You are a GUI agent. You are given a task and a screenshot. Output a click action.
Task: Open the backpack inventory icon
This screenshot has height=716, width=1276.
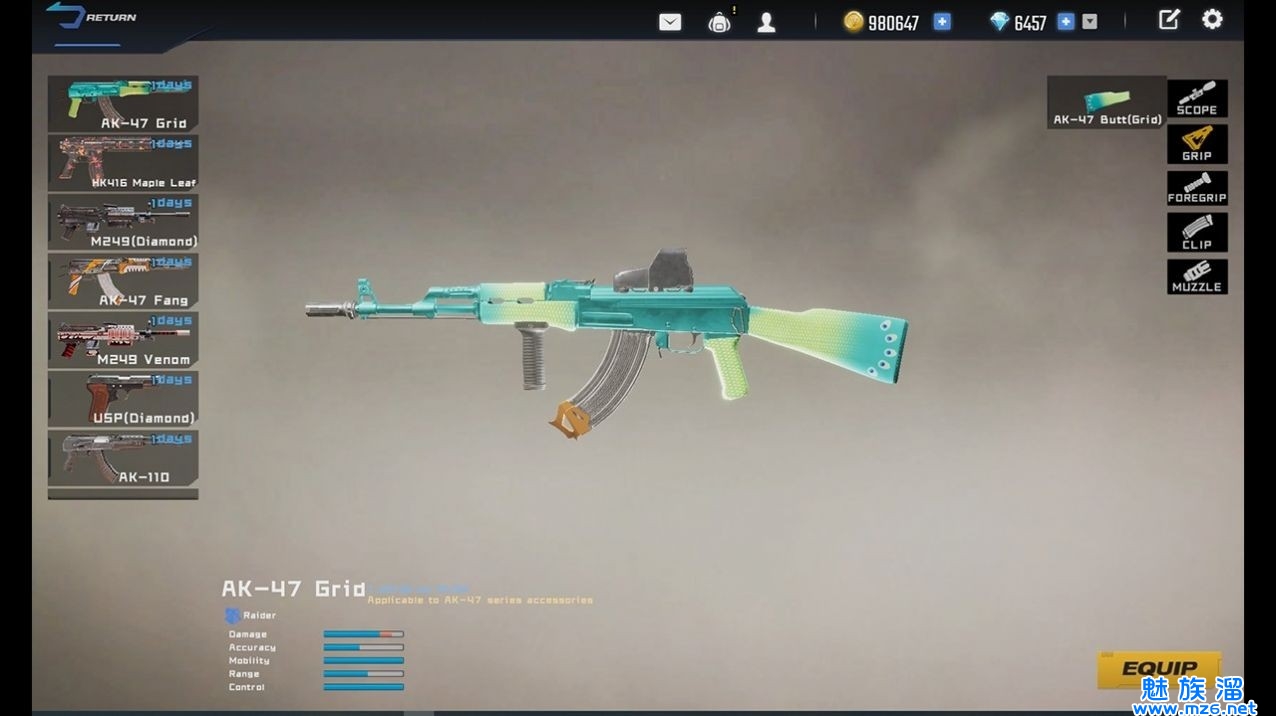click(719, 22)
